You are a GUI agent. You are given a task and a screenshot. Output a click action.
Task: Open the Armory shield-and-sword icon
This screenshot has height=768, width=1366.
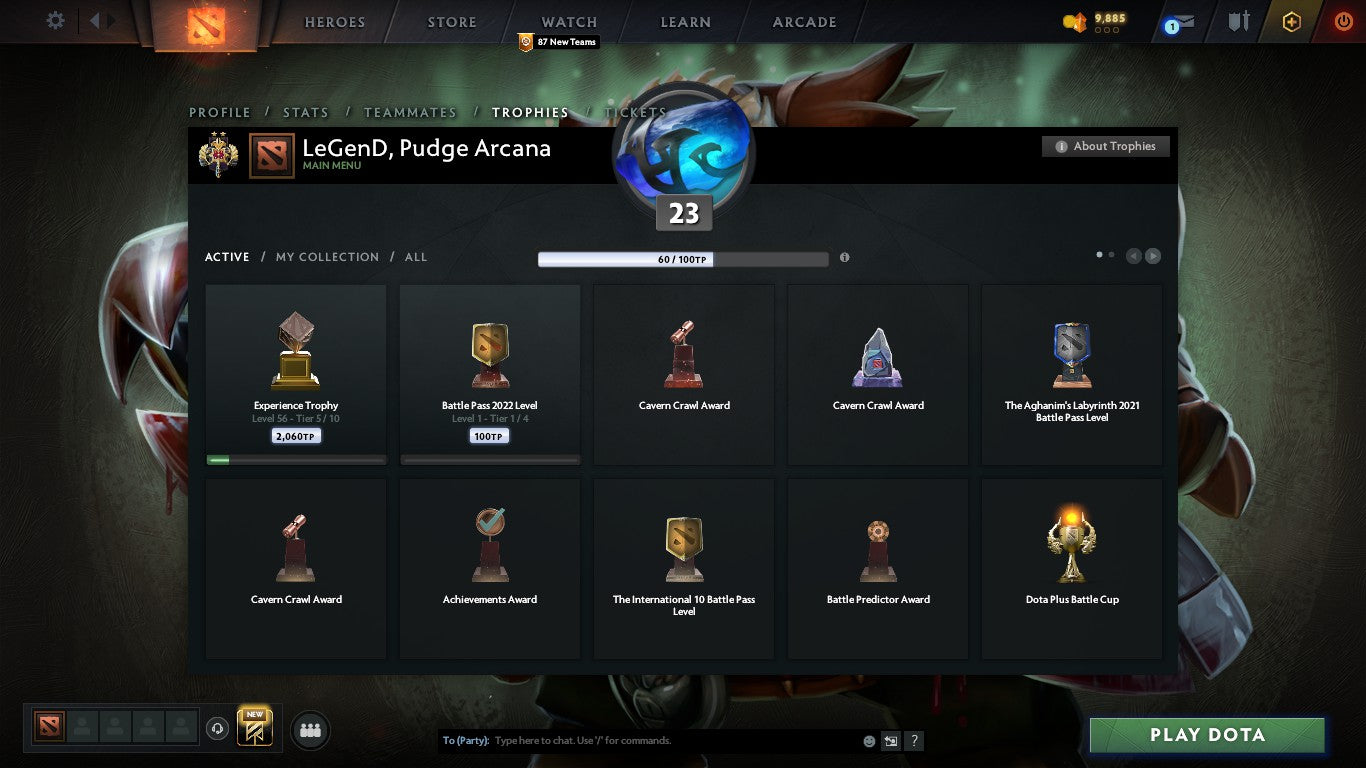point(1237,22)
